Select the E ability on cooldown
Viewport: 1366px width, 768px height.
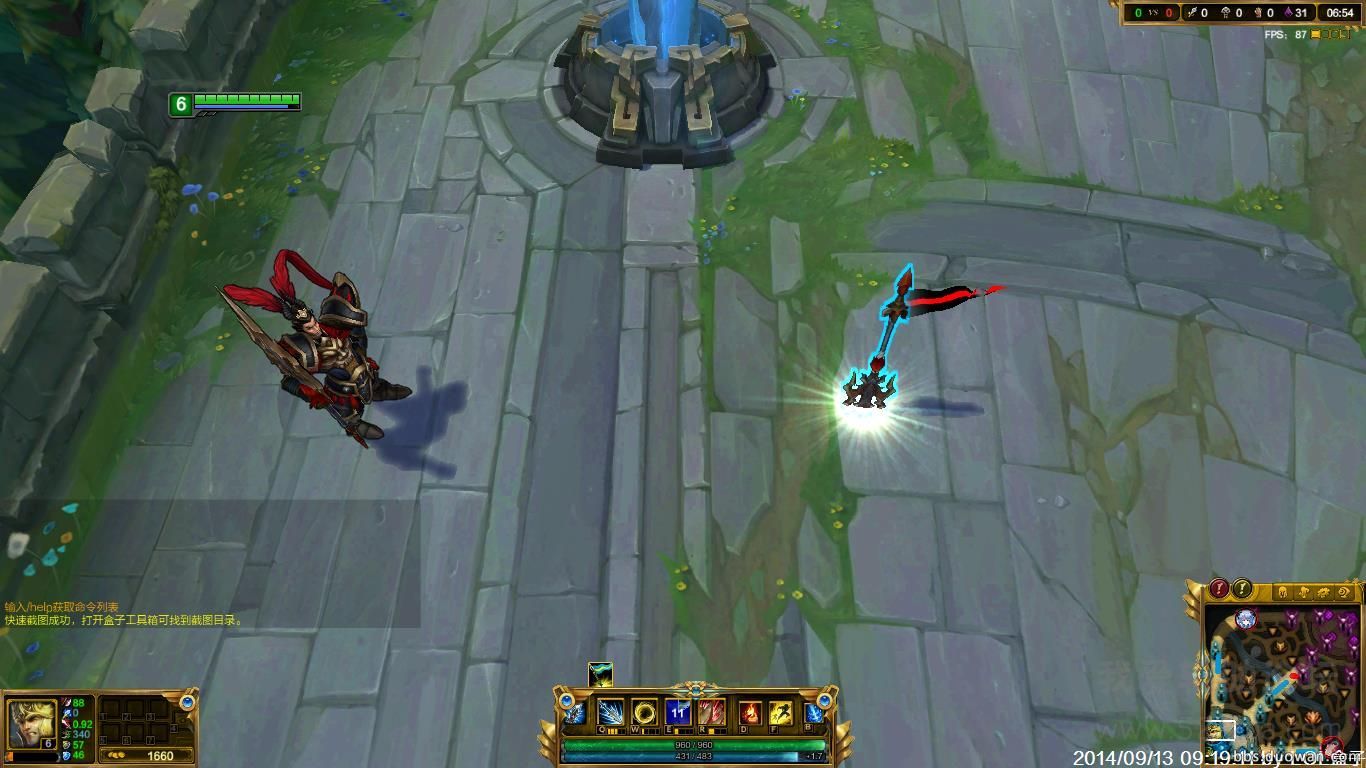(x=679, y=713)
